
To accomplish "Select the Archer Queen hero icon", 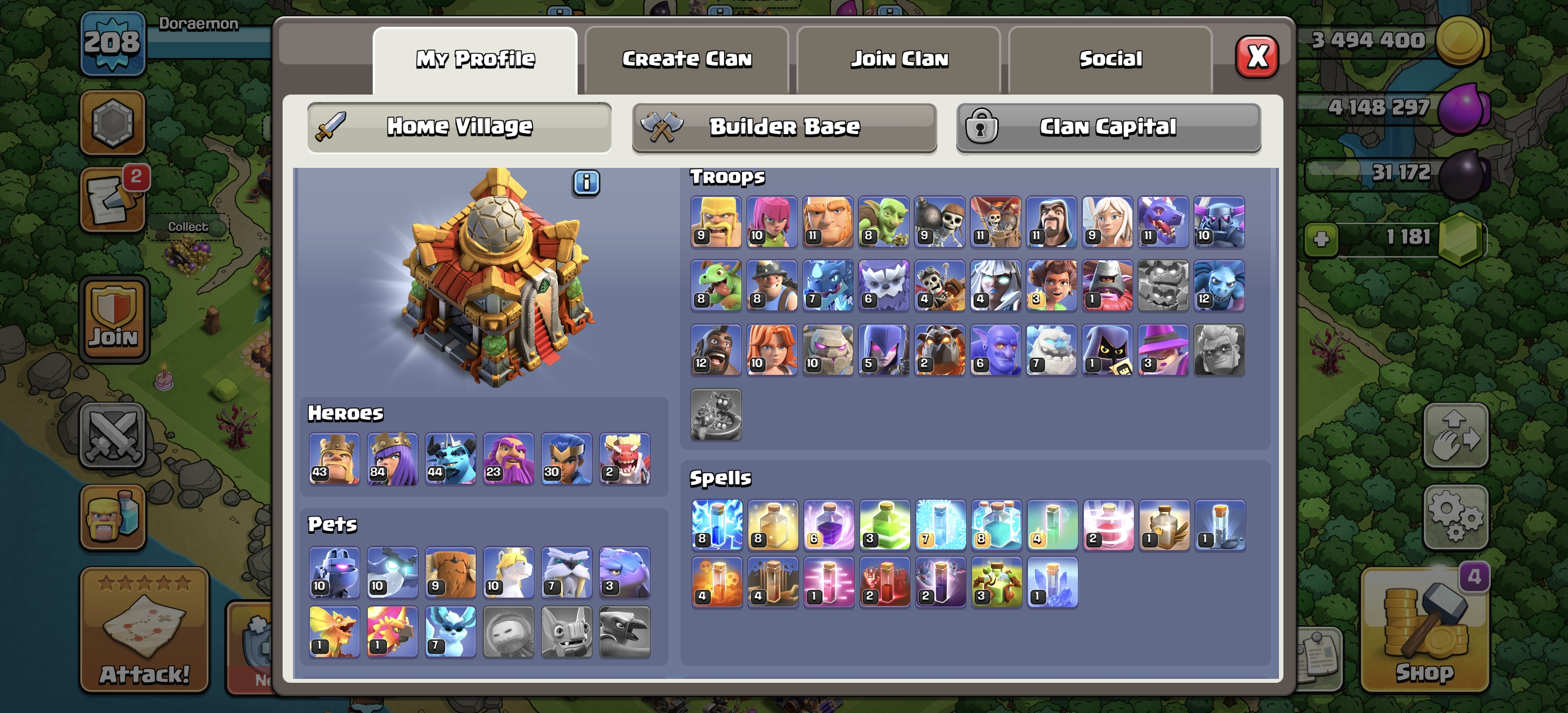I will [x=392, y=458].
